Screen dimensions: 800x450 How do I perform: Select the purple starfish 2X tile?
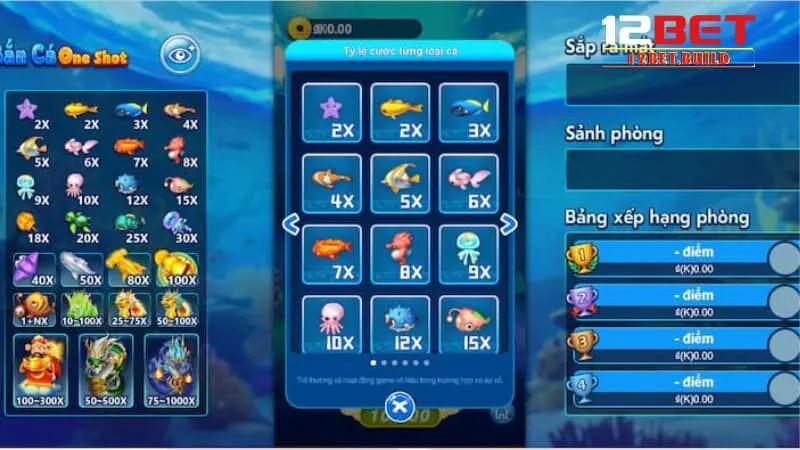(331, 112)
